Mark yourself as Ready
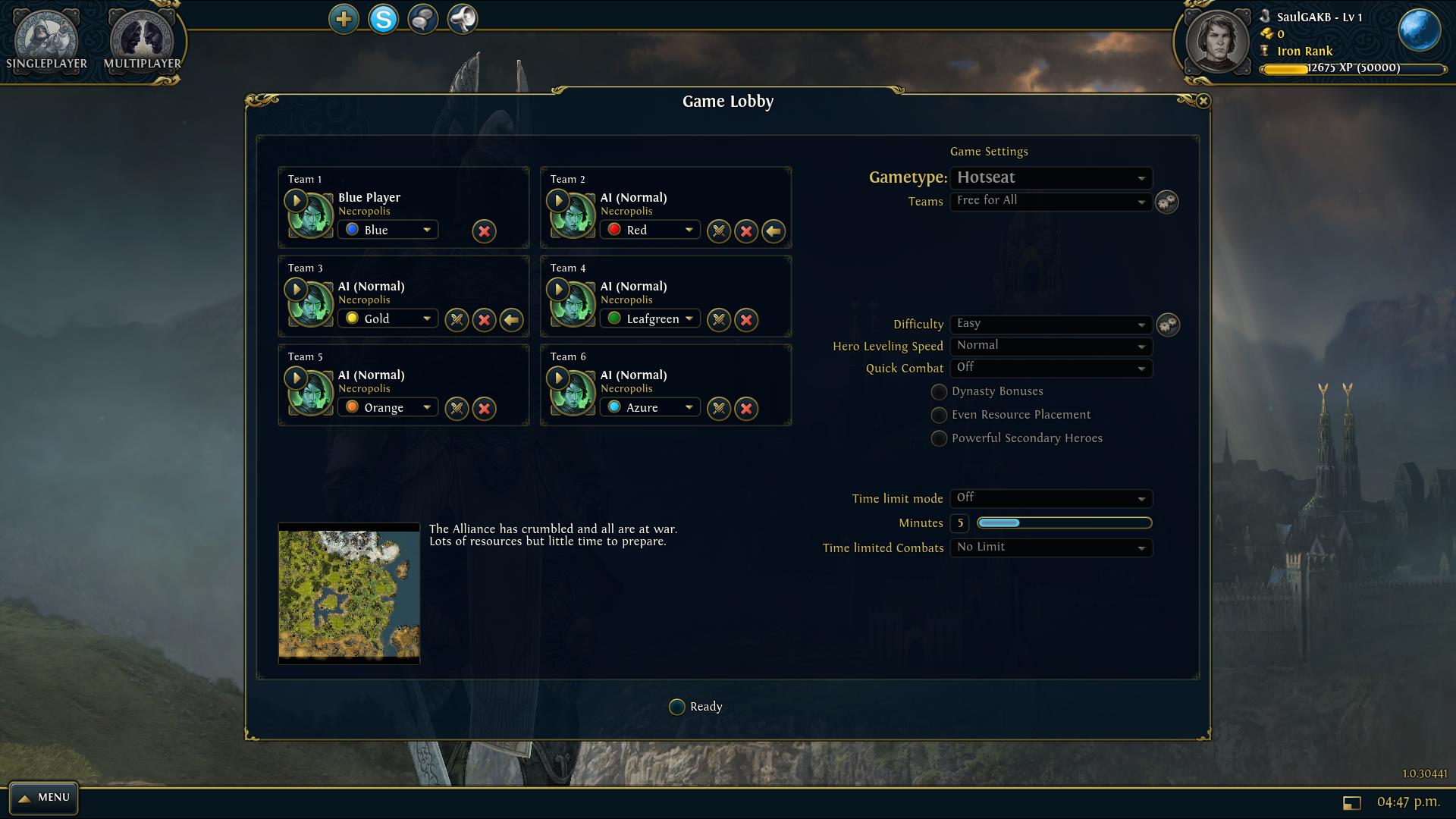 [677, 707]
